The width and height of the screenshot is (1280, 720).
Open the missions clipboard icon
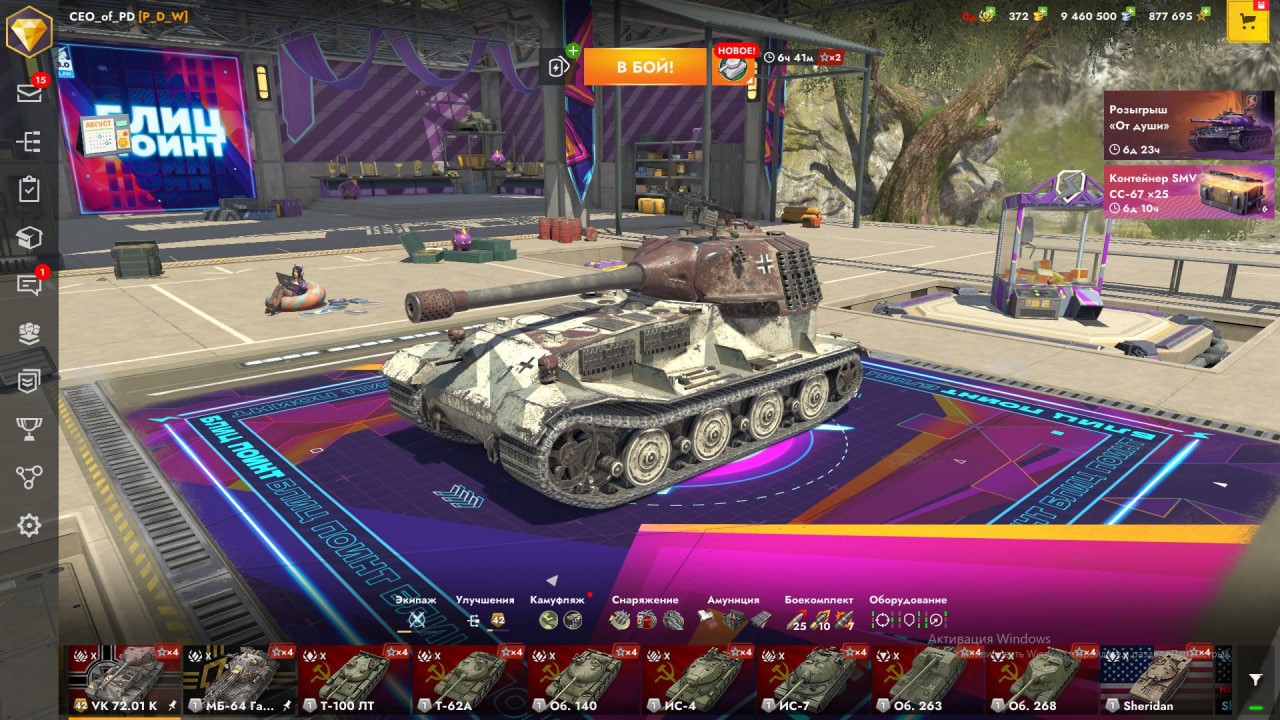tap(29, 189)
